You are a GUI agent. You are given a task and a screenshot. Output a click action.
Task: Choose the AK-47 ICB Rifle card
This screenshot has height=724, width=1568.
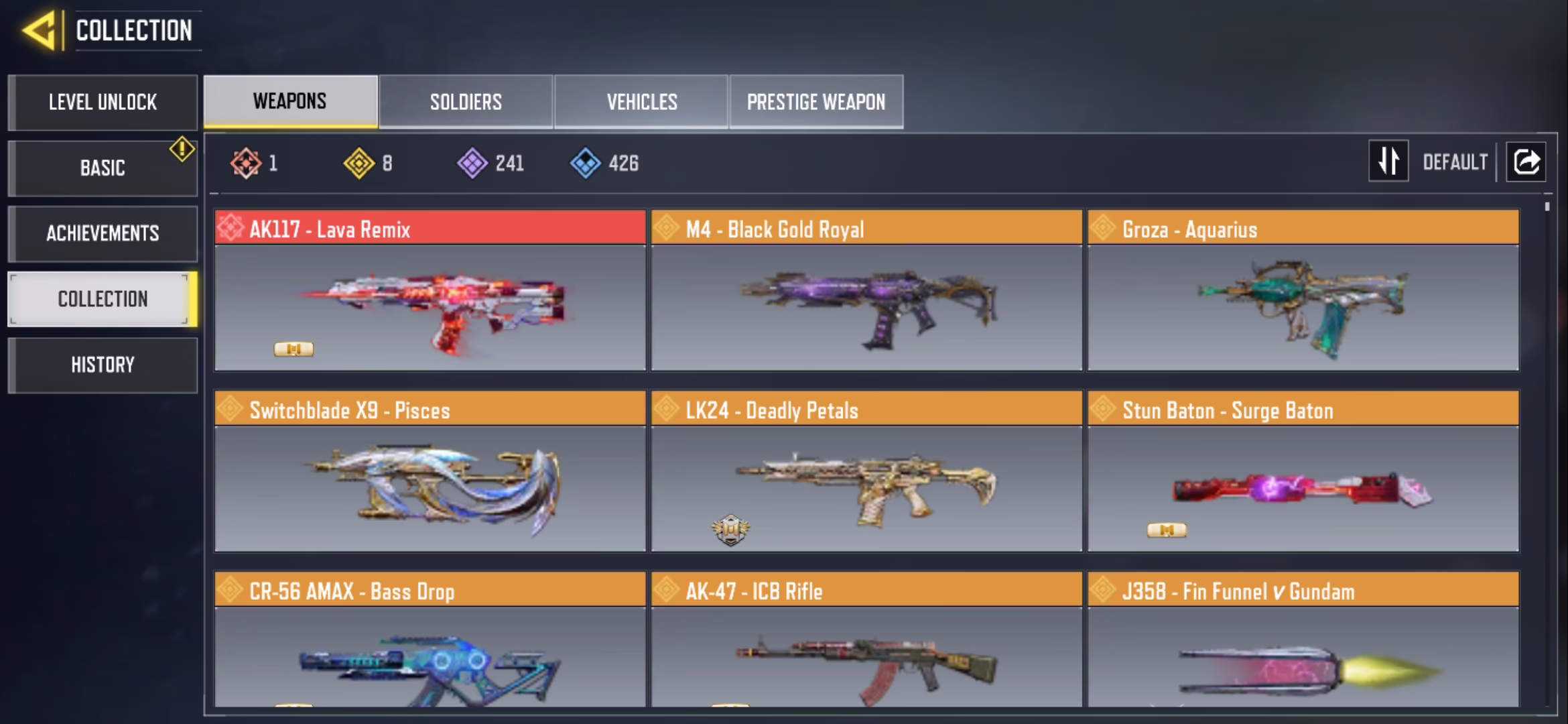tap(866, 640)
